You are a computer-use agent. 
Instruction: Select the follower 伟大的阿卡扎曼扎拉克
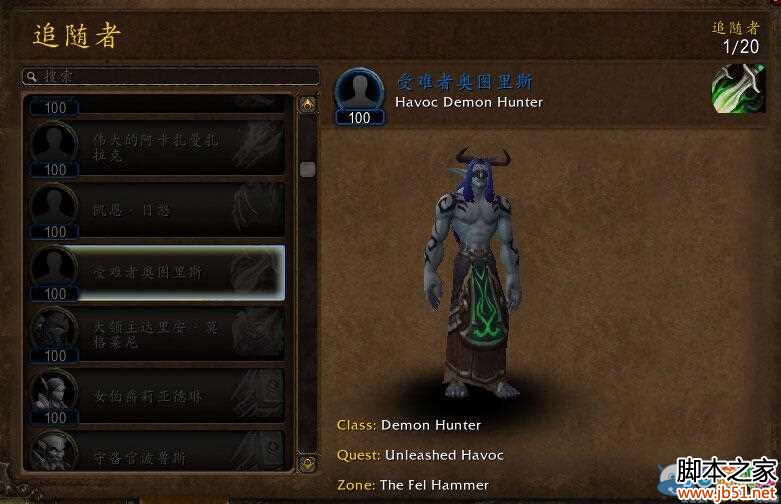pyautogui.click(x=155, y=148)
